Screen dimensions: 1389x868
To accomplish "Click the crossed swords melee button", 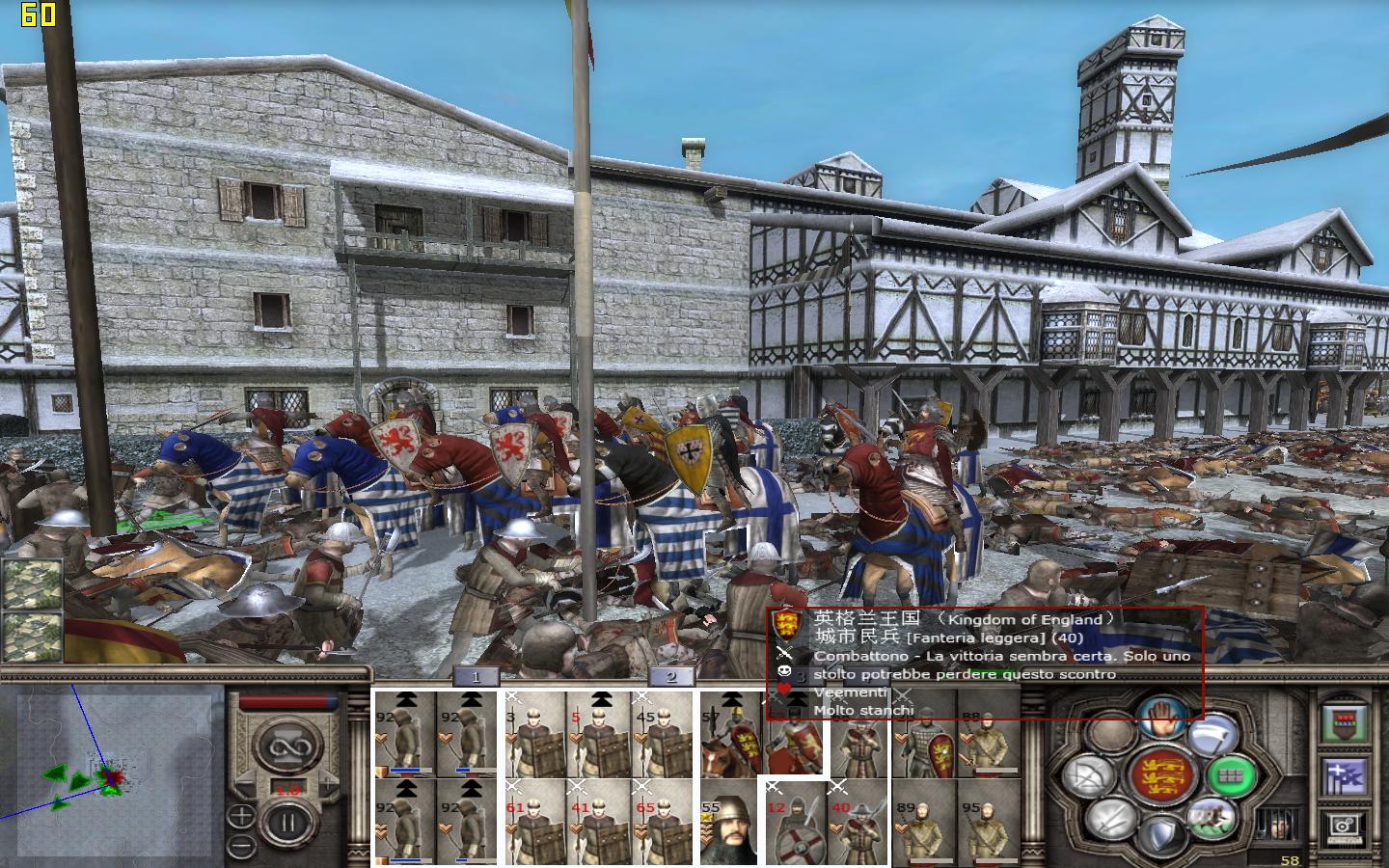I will tap(1109, 820).
